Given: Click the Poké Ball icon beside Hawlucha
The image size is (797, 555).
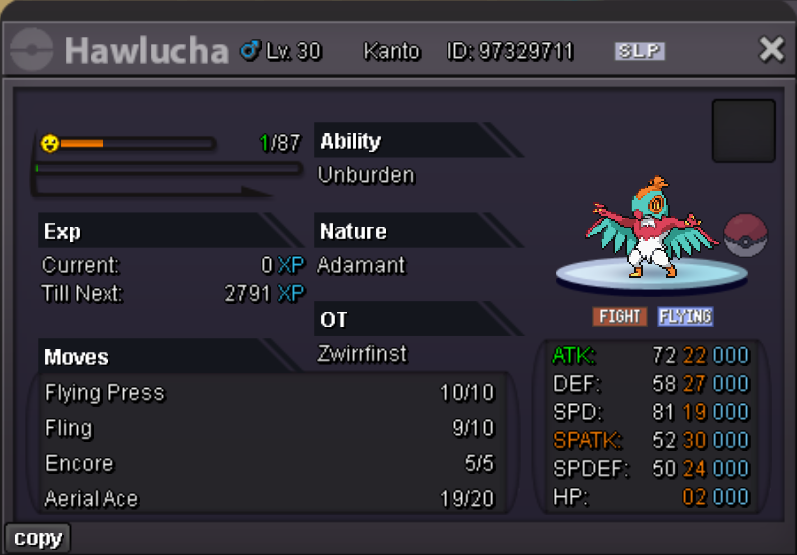Looking at the screenshot, I should (x=744, y=235).
